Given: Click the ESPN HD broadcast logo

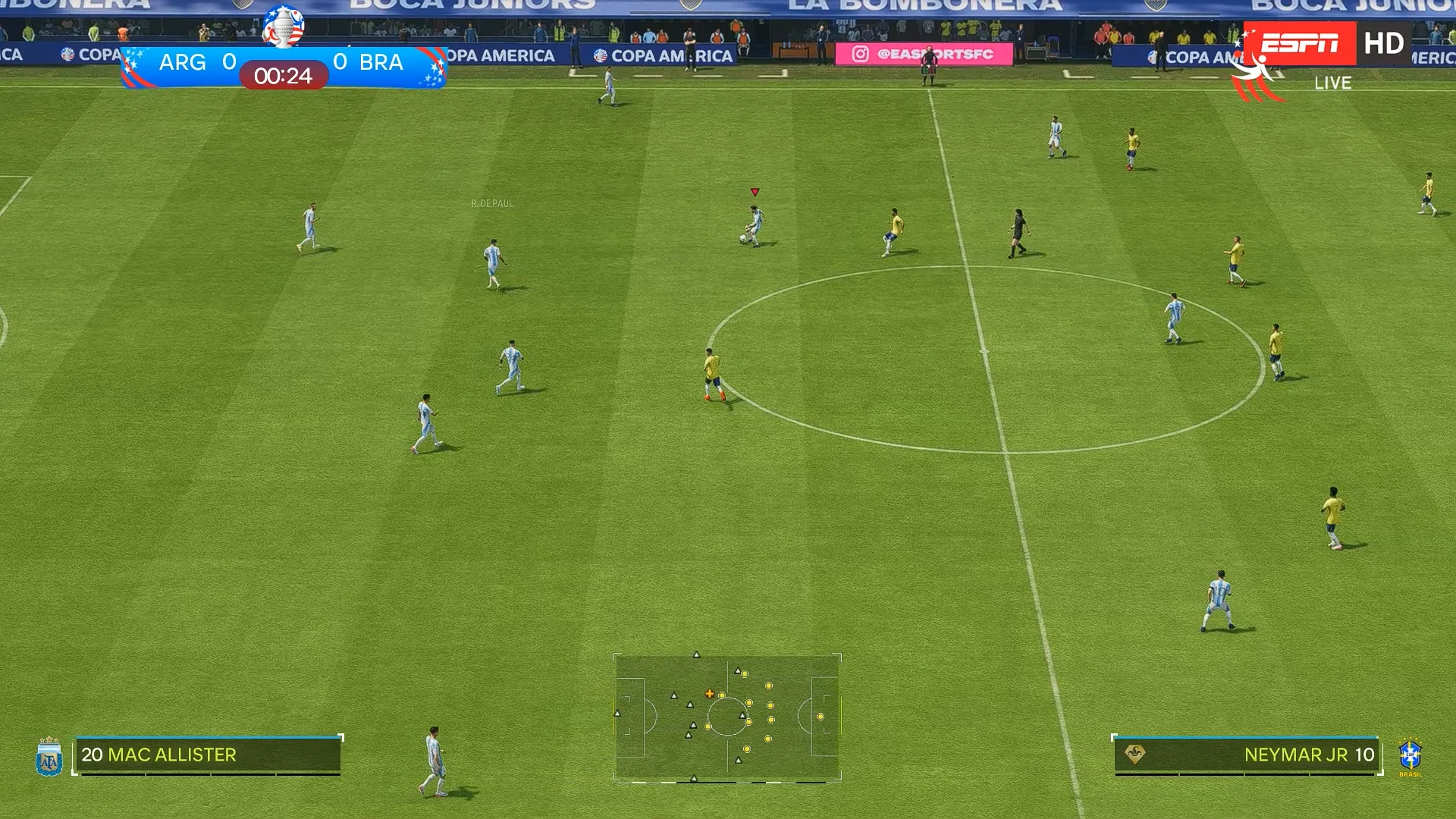Looking at the screenshot, I should (x=1326, y=44).
